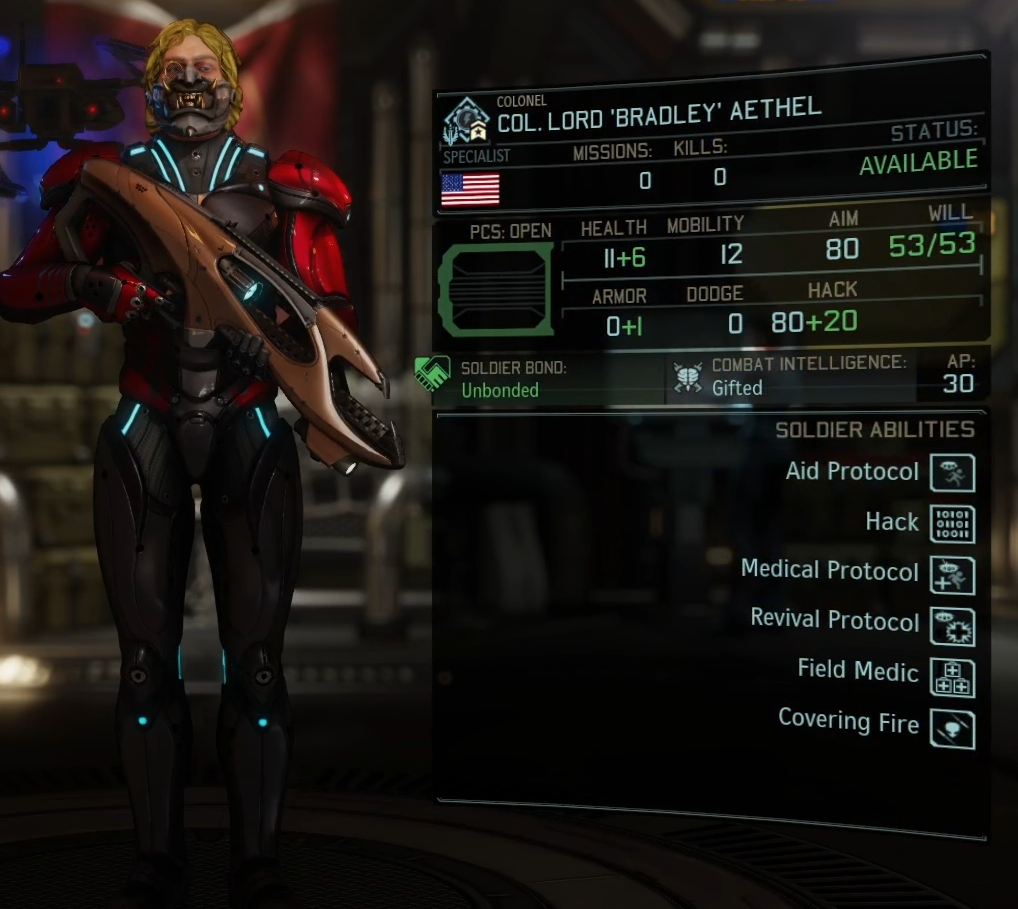Select the Covering Fire ability icon
This screenshot has height=909, width=1018.
952,729
